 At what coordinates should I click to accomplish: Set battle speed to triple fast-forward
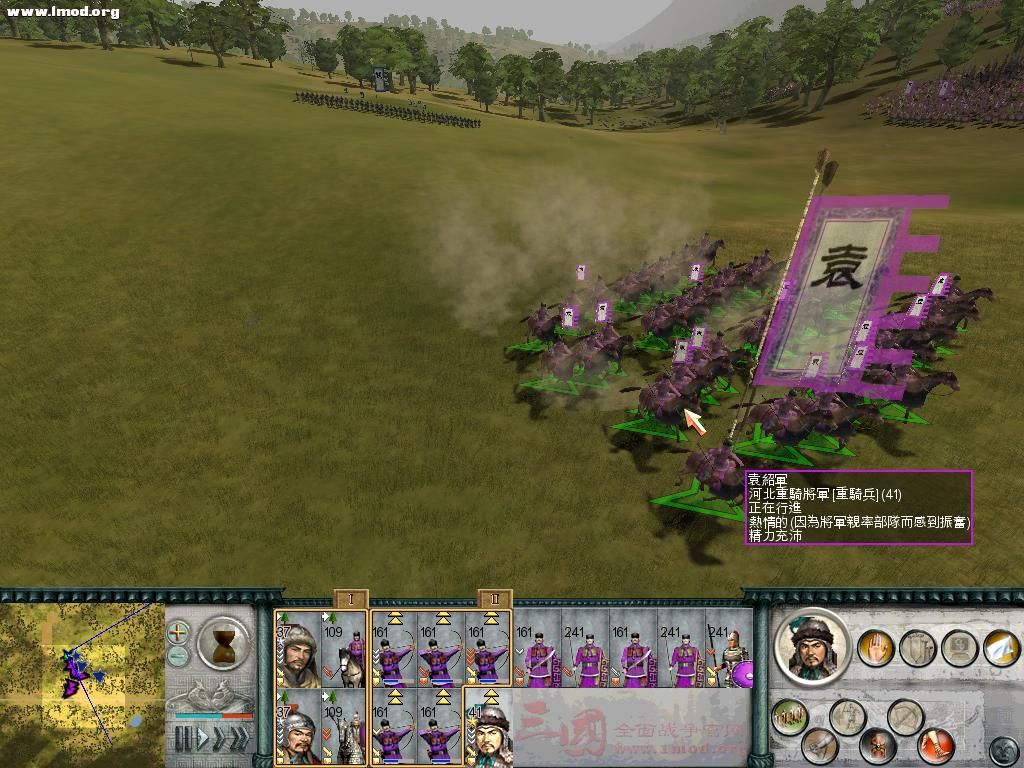tap(239, 739)
